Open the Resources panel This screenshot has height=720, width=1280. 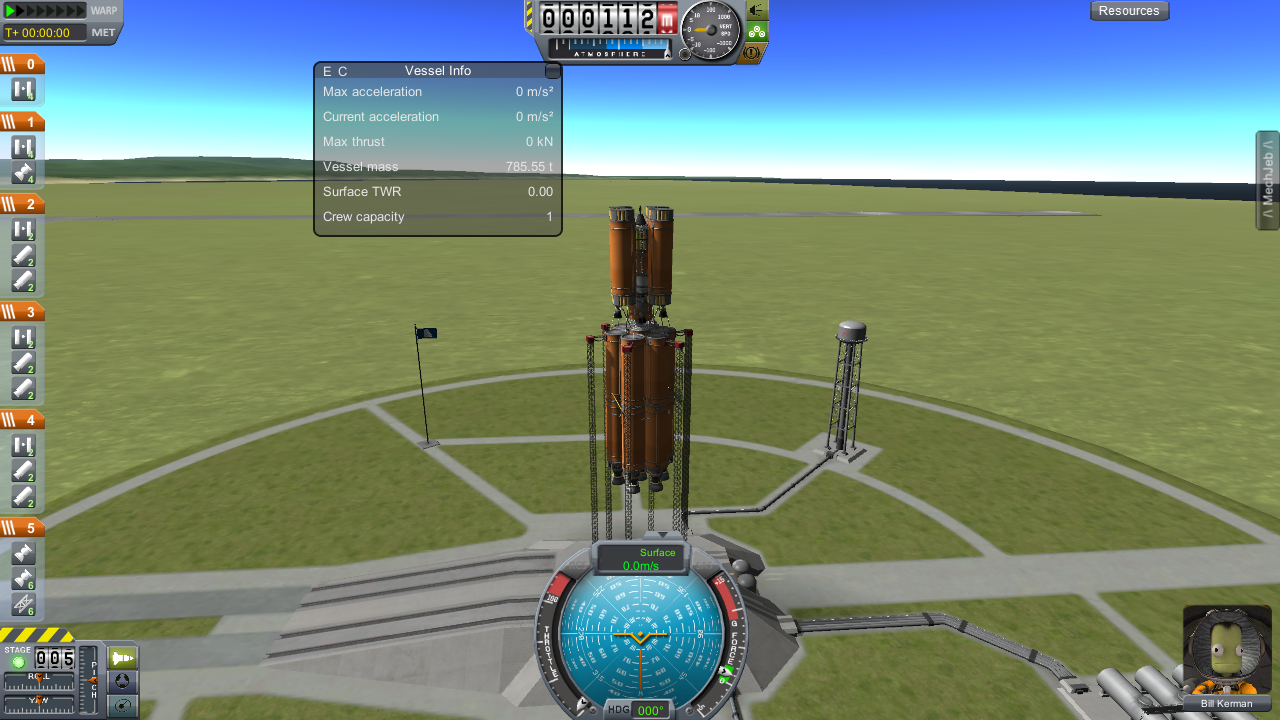click(x=1129, y=11)
